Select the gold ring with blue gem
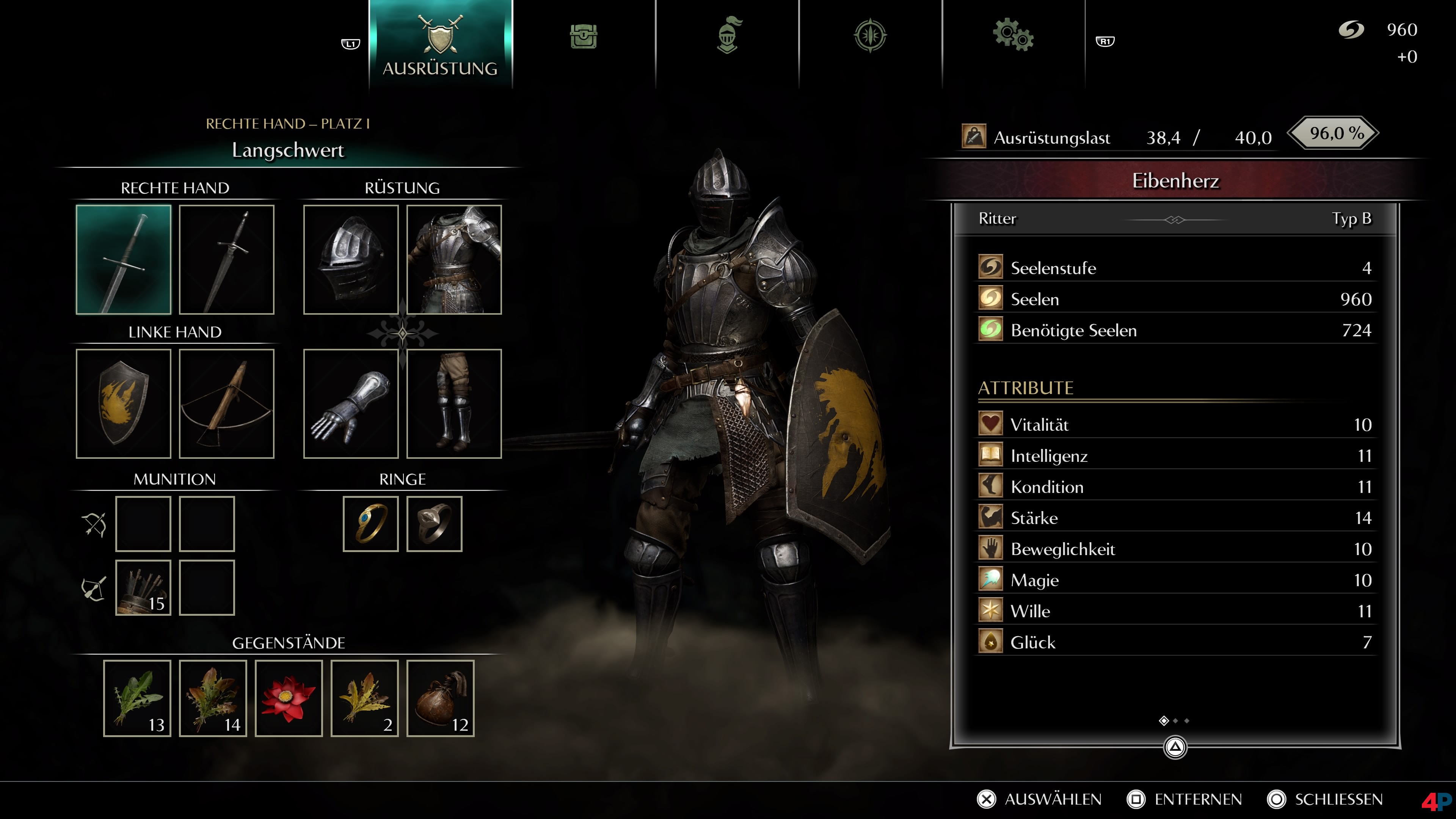Image resolution: width=1456 pixels, height=819 pixels. (371, 524)
